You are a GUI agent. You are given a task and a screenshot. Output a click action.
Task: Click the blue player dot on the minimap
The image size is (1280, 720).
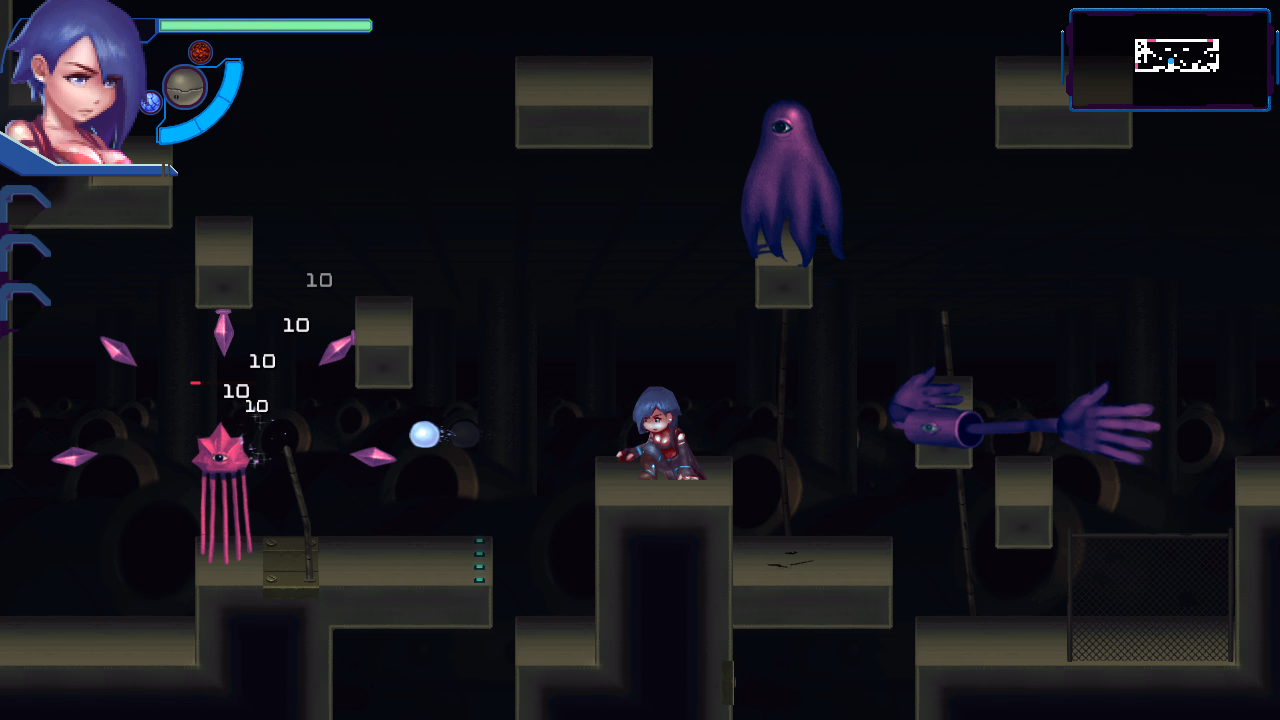[1171, 61]
